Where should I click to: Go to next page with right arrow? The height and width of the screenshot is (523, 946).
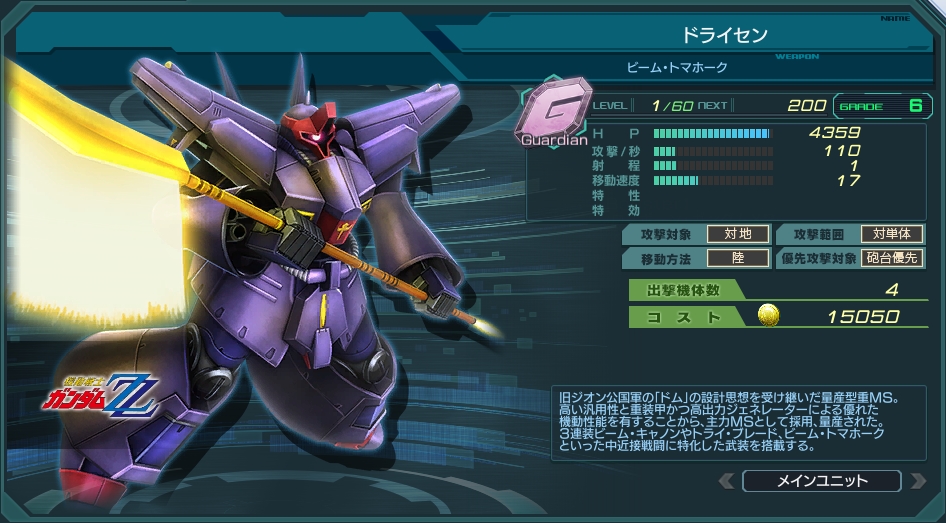[x=918, y=481]
